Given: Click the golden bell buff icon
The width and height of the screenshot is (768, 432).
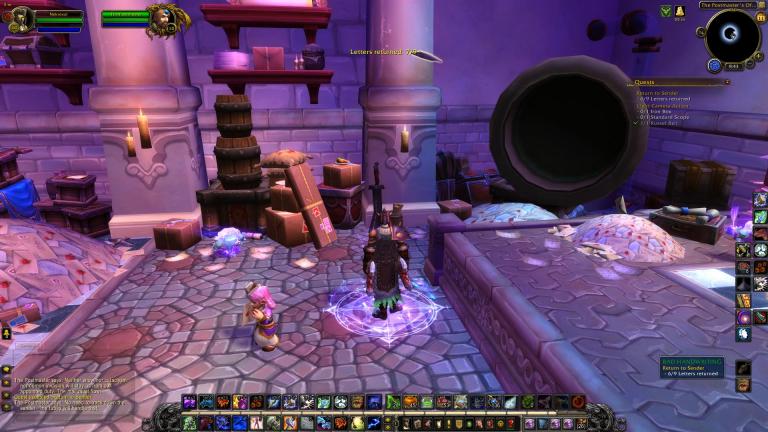Looking at the screenshot, I should [x=680, y=11].
